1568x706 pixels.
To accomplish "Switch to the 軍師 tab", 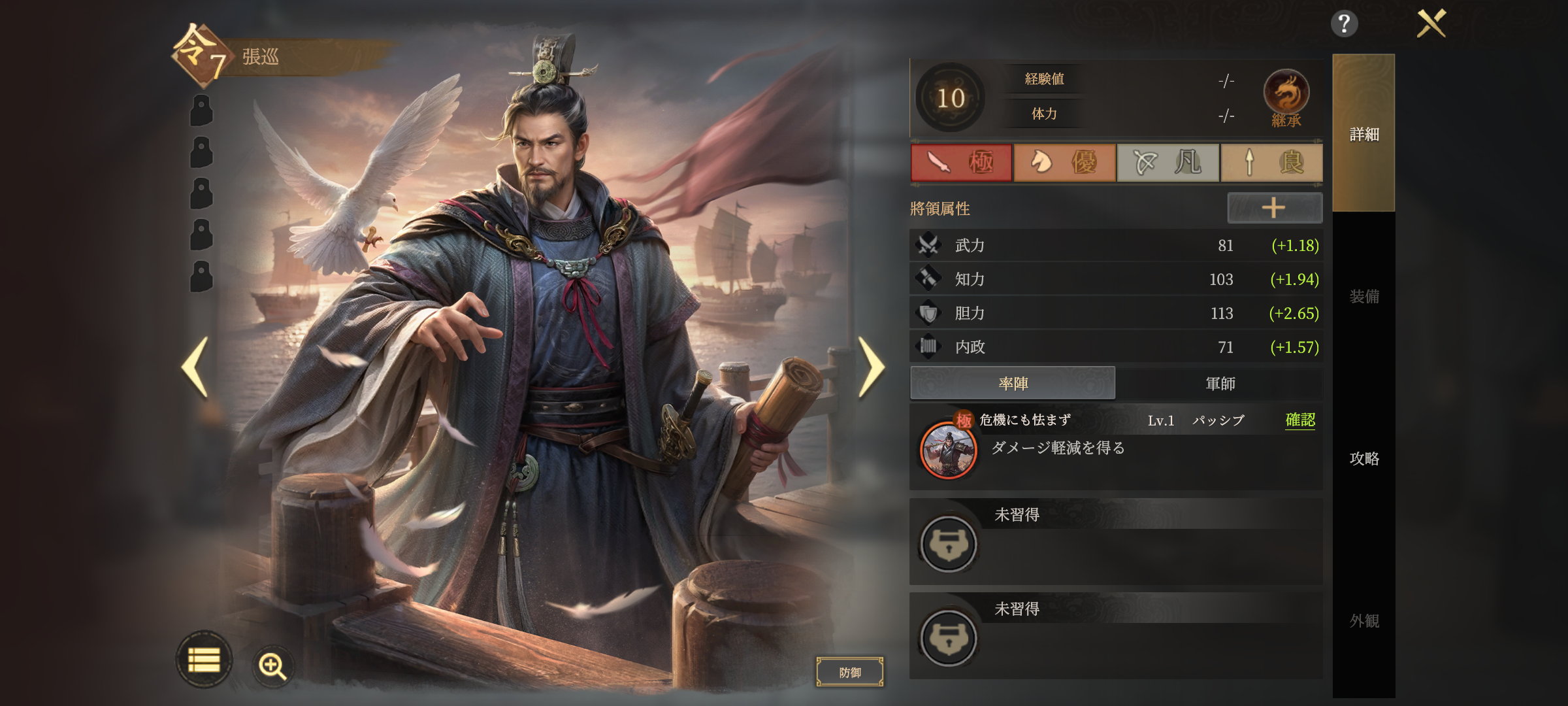I will point(1220,383).
